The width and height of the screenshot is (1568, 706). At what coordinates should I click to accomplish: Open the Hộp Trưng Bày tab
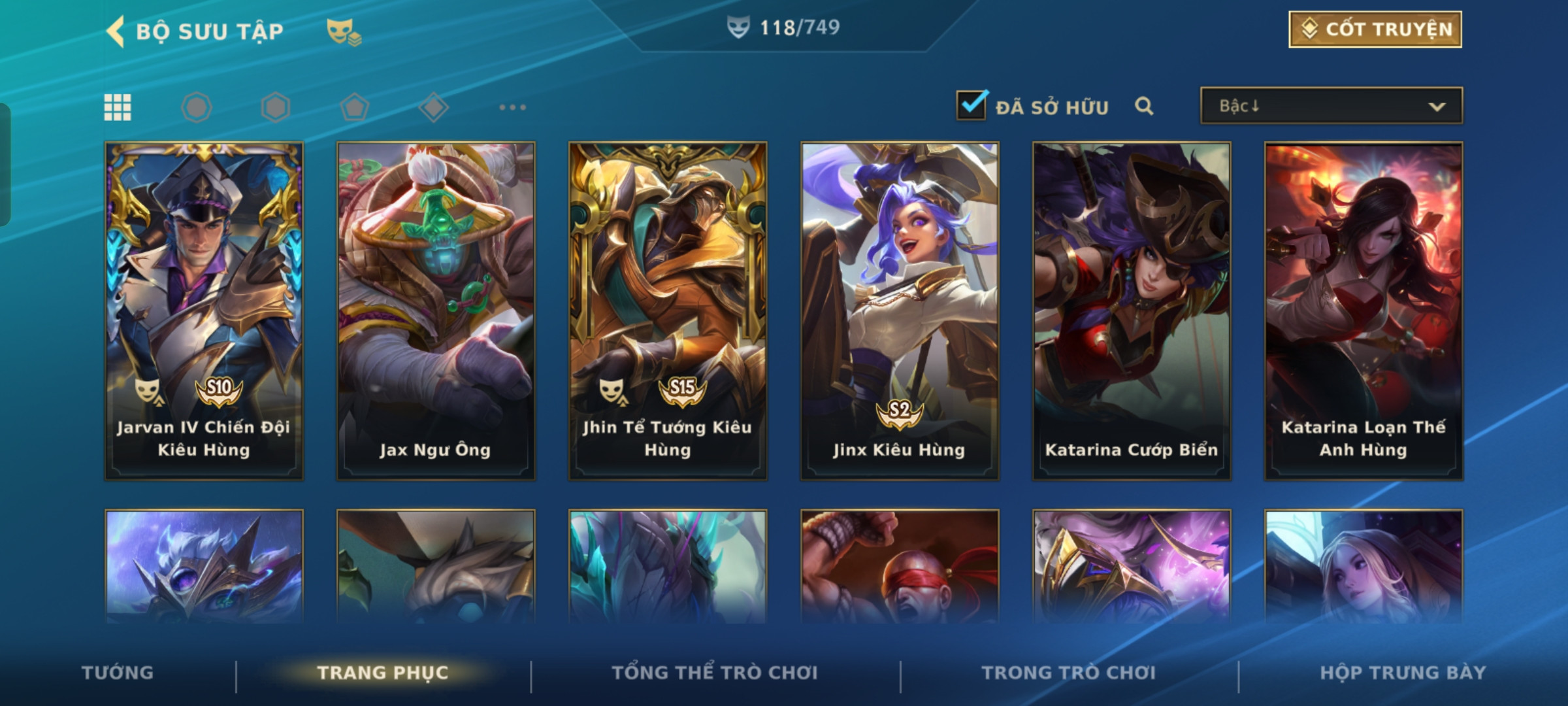tap(1403, 673)
